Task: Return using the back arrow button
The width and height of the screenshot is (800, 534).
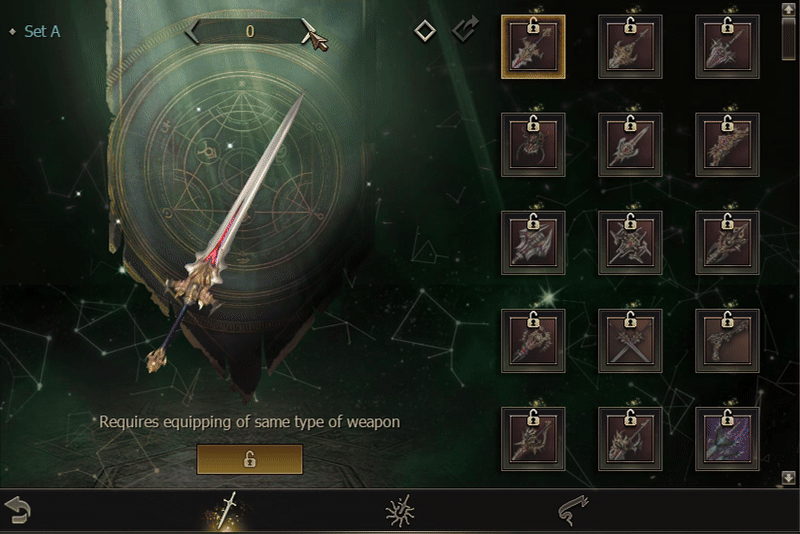Action: (18, 511)
